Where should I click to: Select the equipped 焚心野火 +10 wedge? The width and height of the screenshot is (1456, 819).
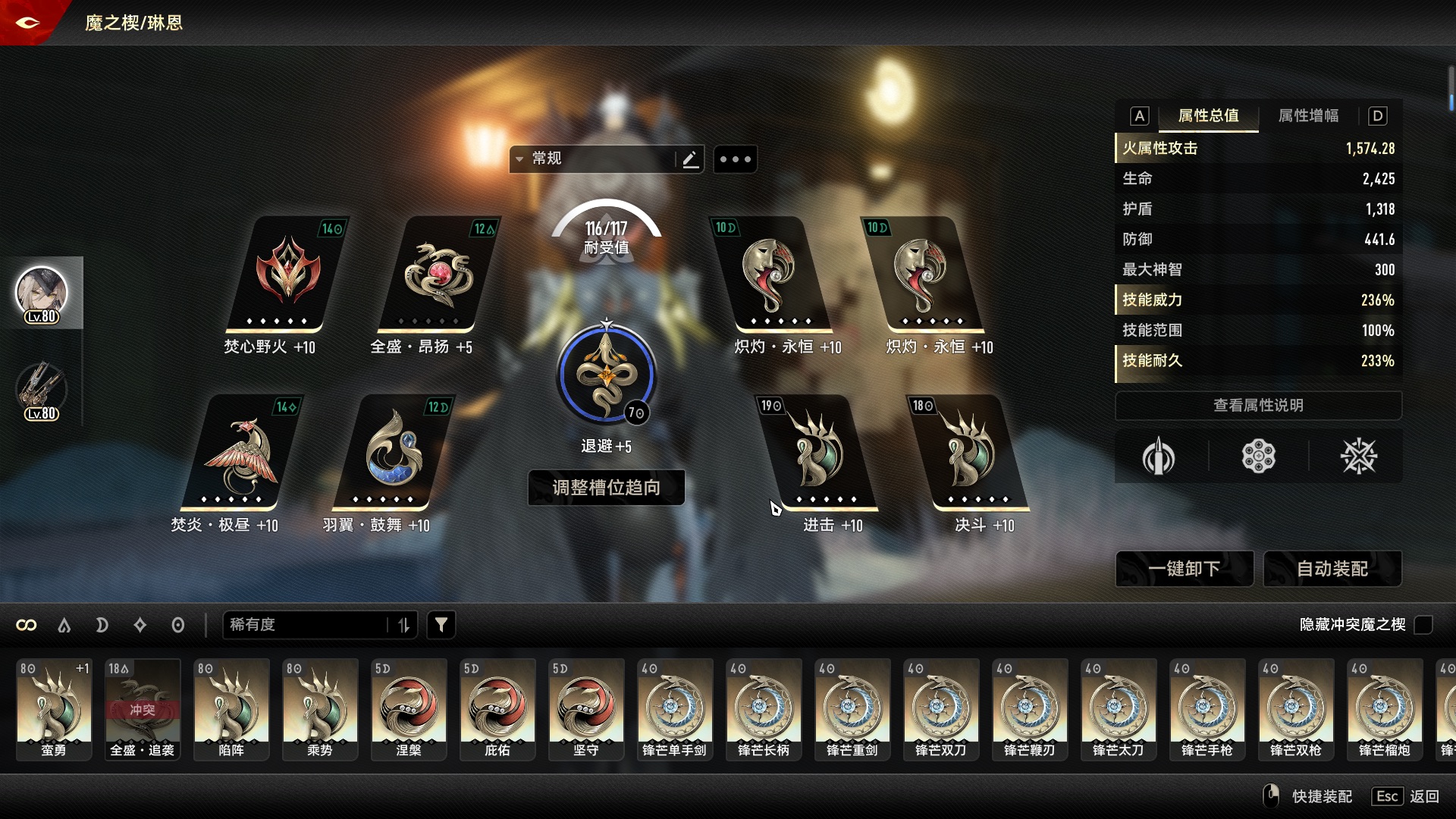287,277
